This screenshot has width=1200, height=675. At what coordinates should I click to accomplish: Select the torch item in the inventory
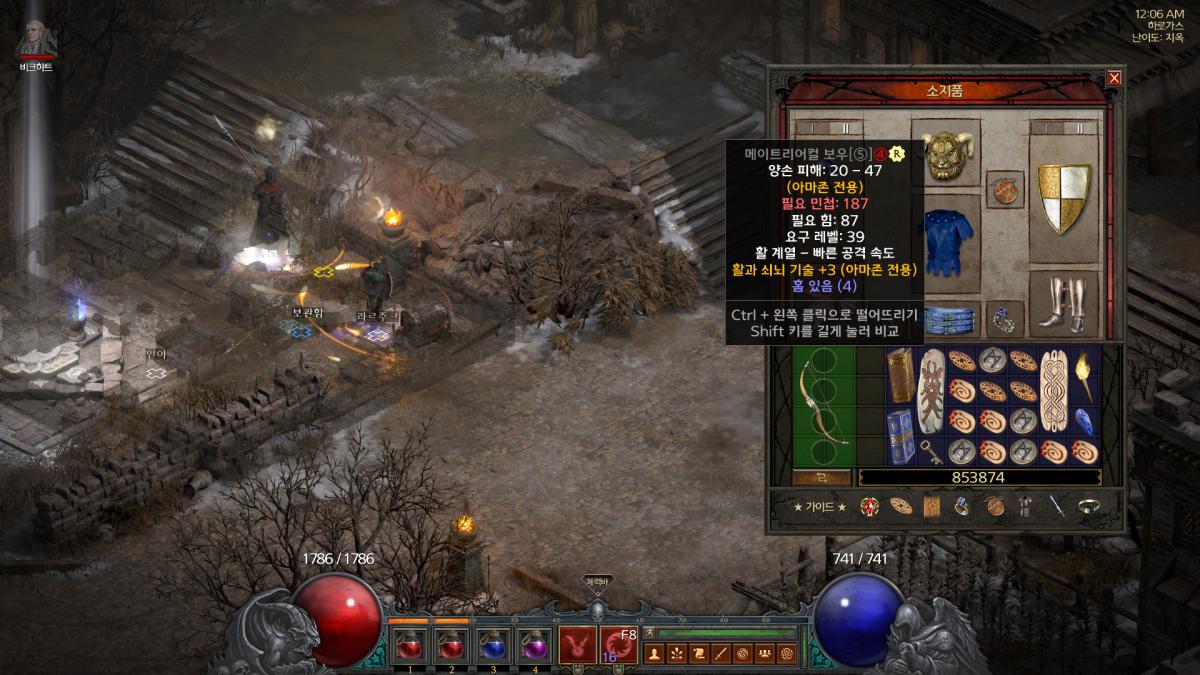coord(1085,375)
